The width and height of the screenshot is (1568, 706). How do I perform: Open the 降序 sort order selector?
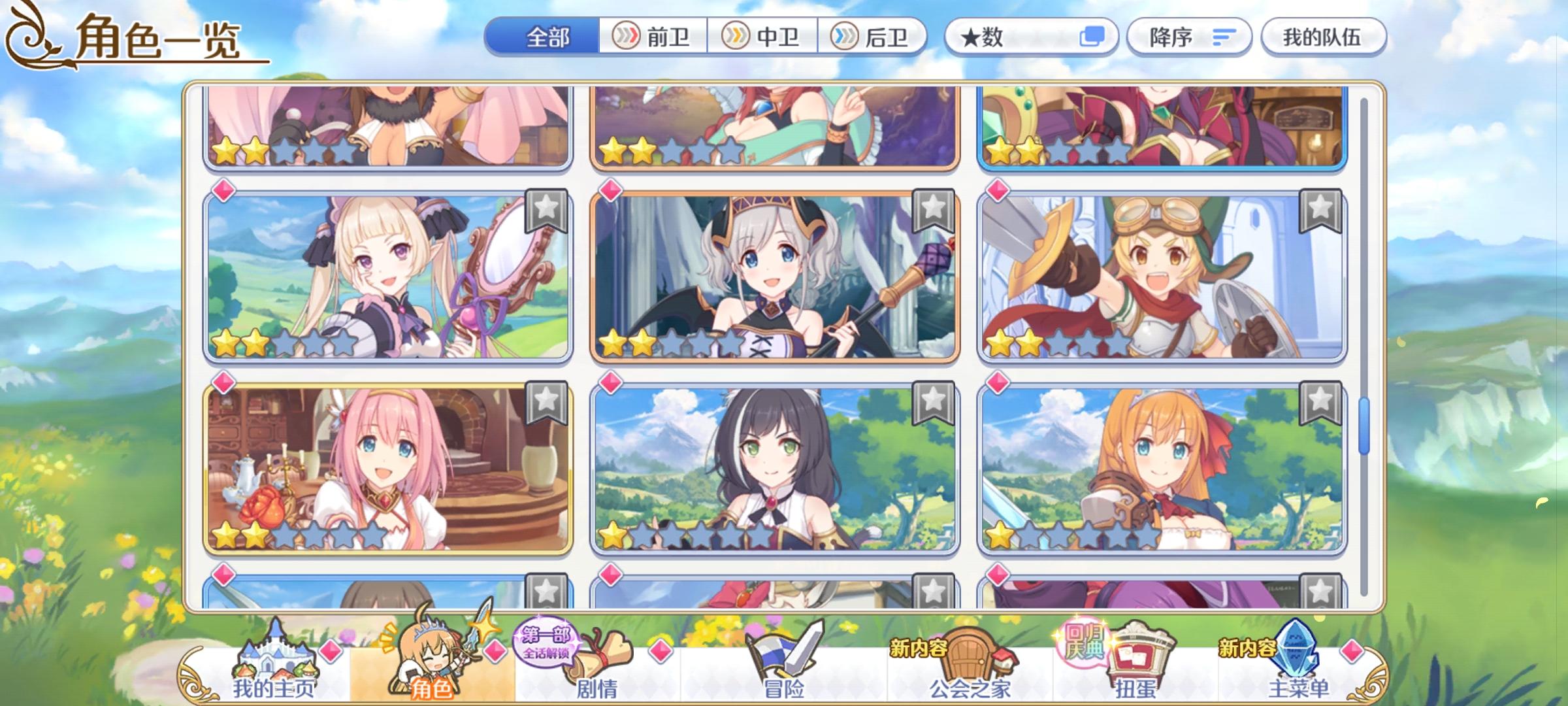(1189, 37)
